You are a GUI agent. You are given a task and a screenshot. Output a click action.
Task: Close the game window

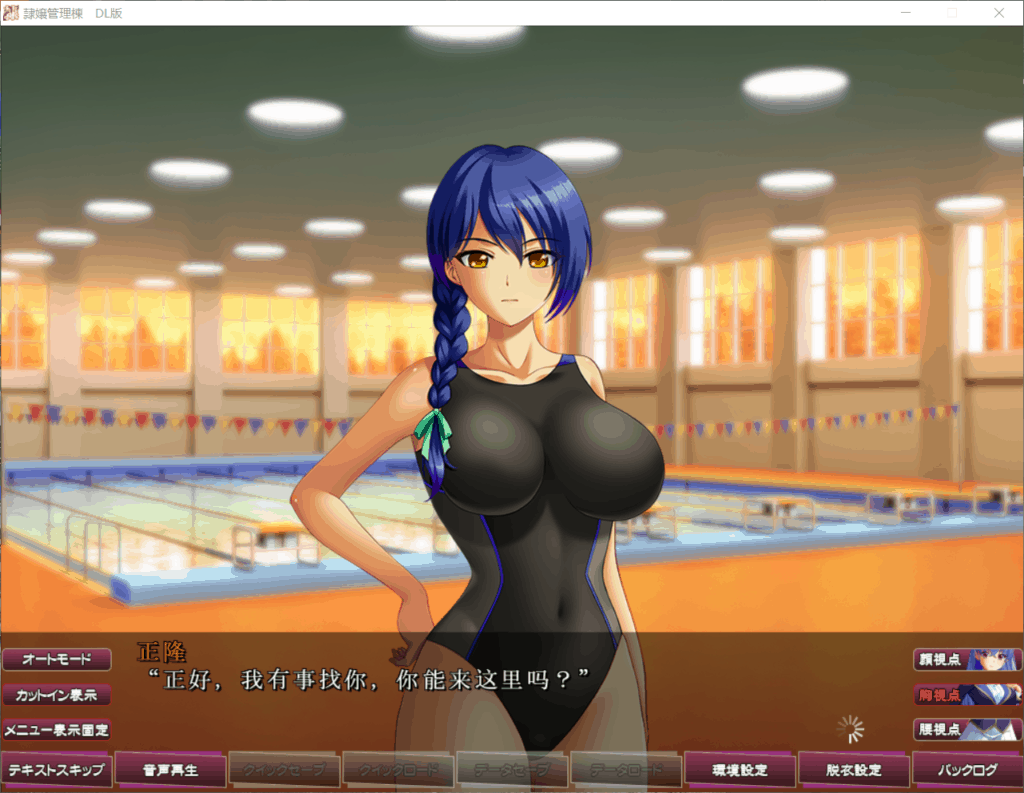tap(999, 13)
